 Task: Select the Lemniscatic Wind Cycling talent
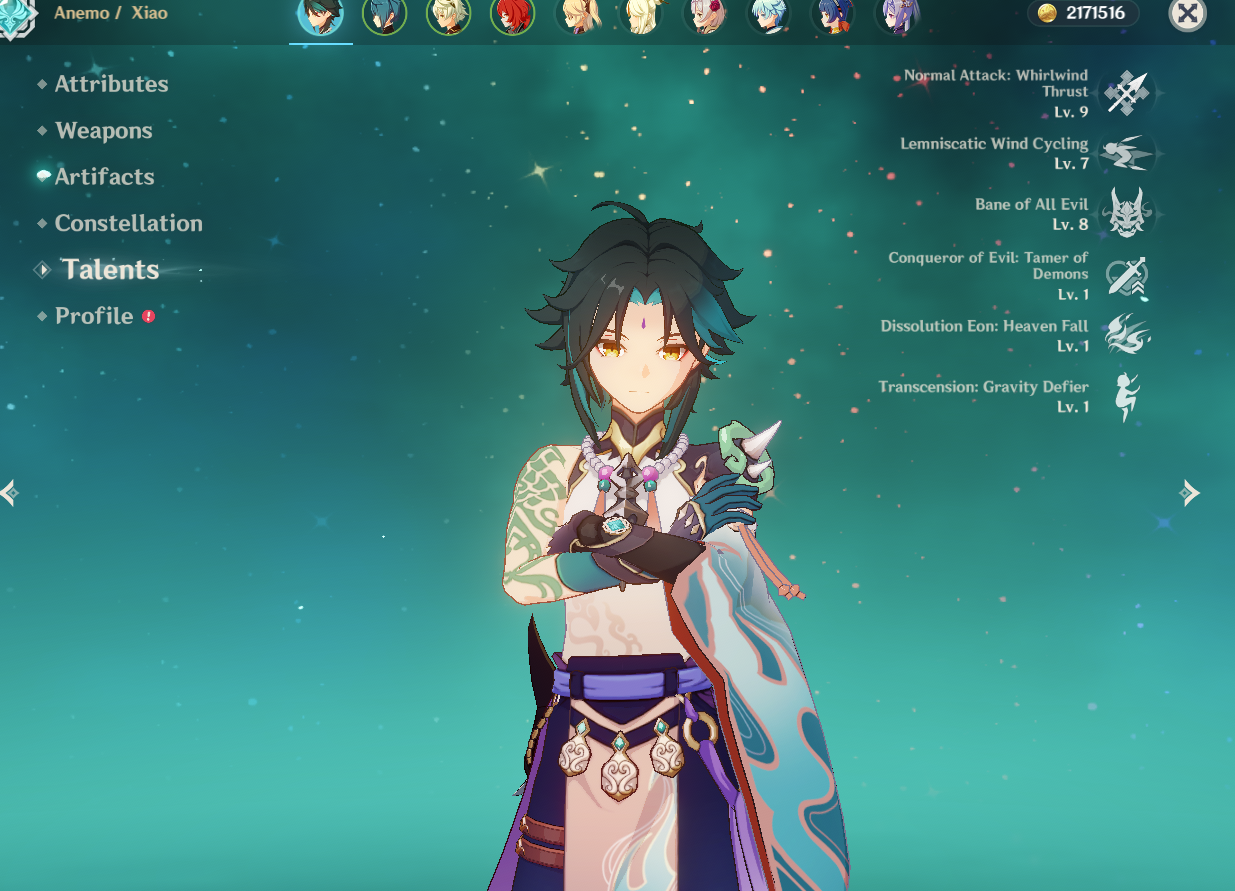click(x=1128, y=153)
